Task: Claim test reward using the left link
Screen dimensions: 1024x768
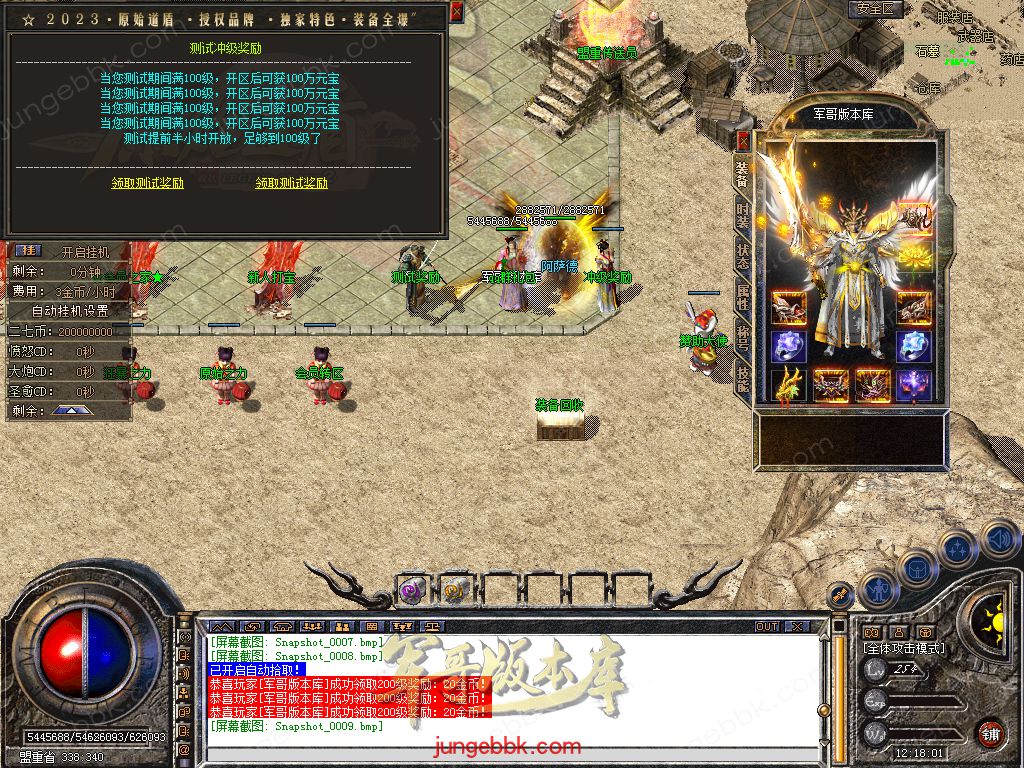Action: click(x=148, y=183)
